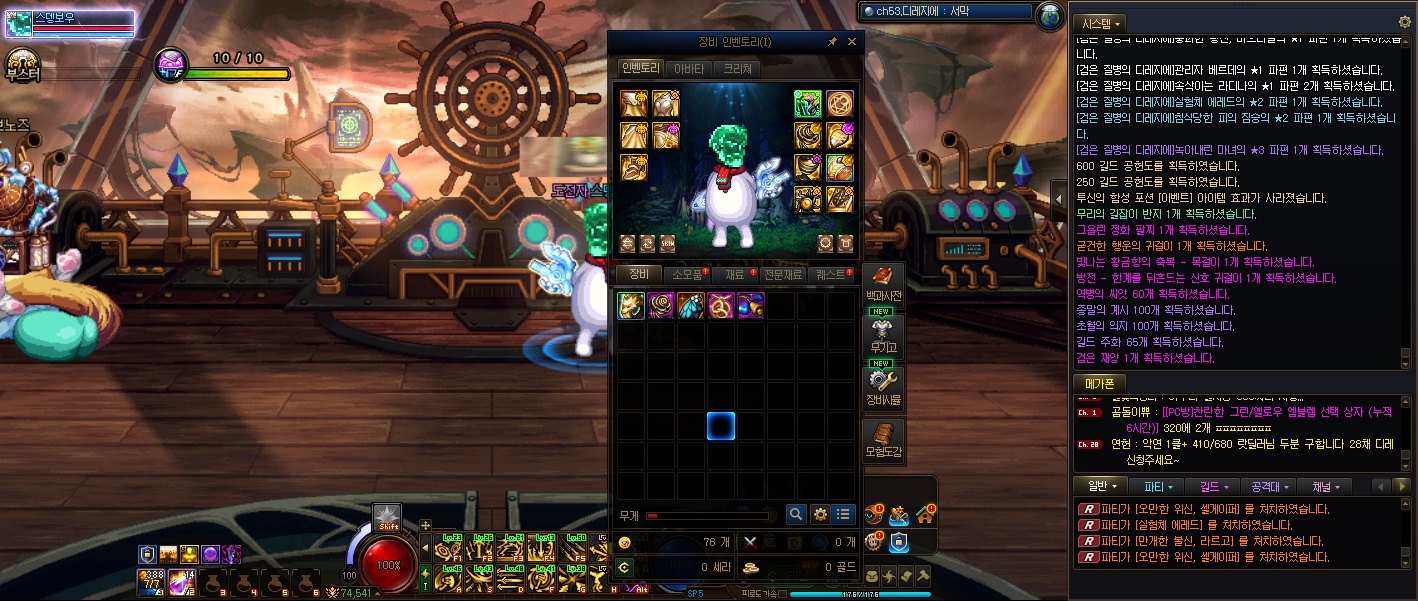The width and height of the screenshot is (1418, 601).
Task: Open the 크리쳐 tab
Action: pos(737,69)
